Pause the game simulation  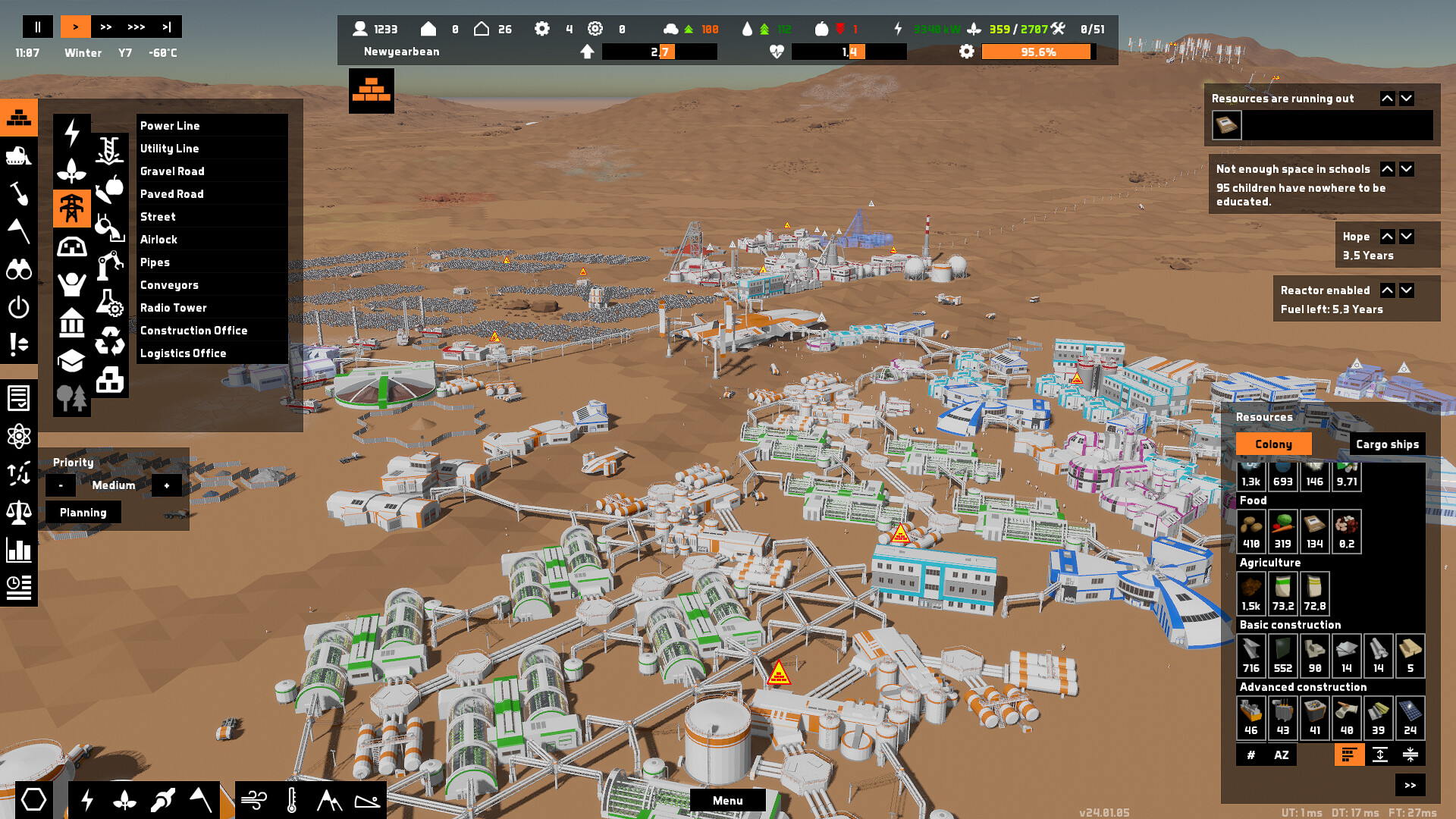point(37,27)
